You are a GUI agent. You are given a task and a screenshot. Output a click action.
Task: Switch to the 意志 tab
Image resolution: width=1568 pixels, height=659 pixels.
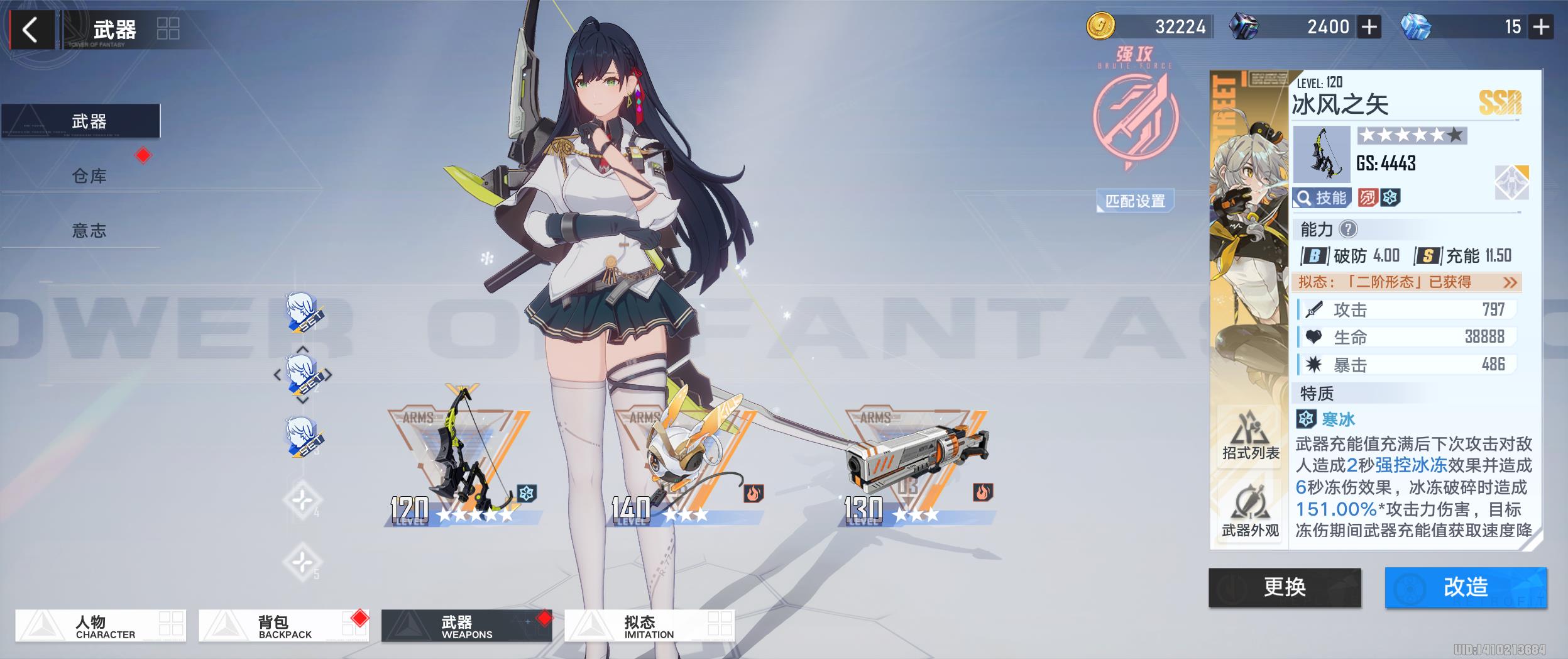click(x=89, y=231)
